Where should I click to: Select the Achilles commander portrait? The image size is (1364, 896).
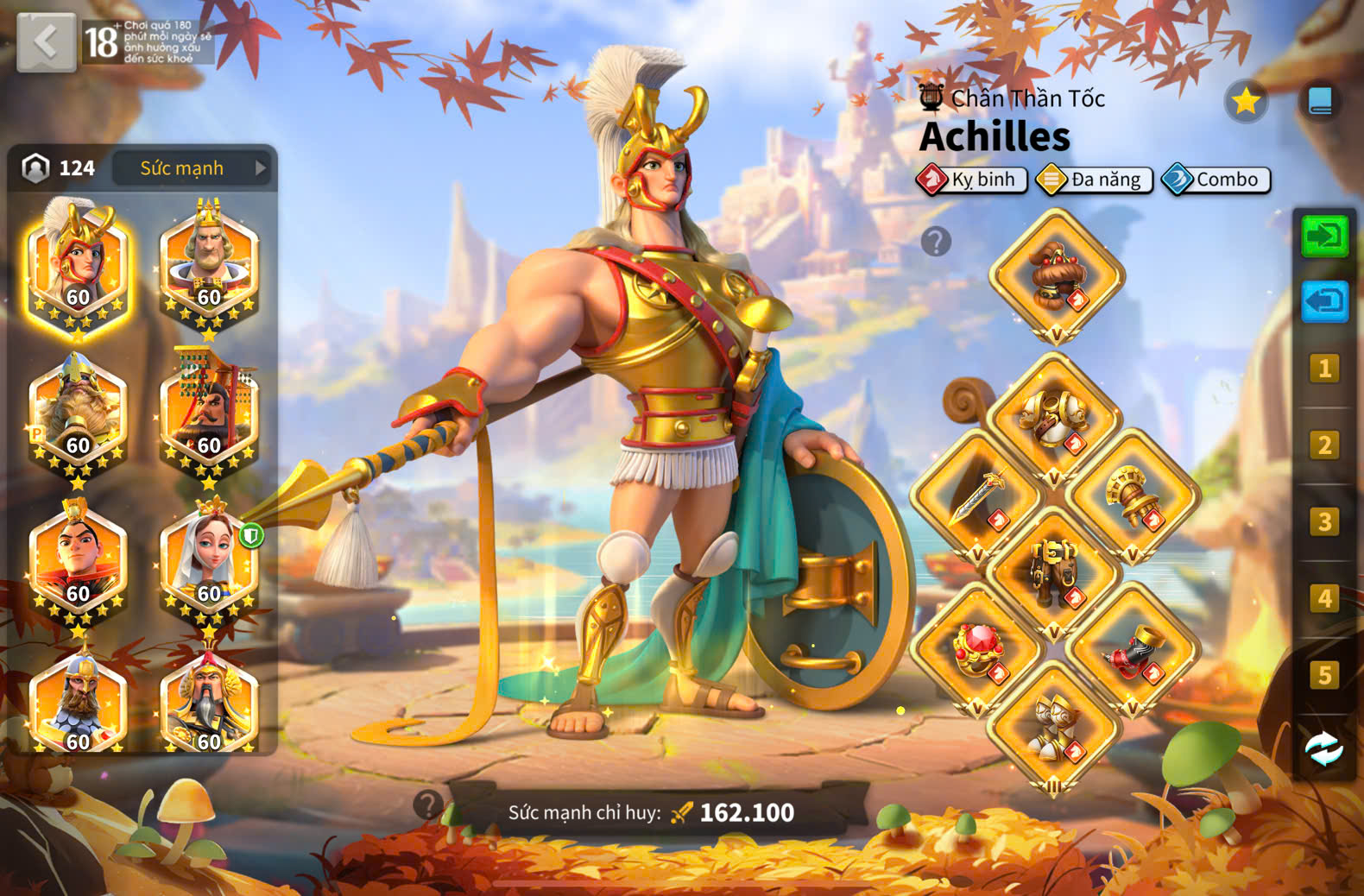[x=78, y=263]
